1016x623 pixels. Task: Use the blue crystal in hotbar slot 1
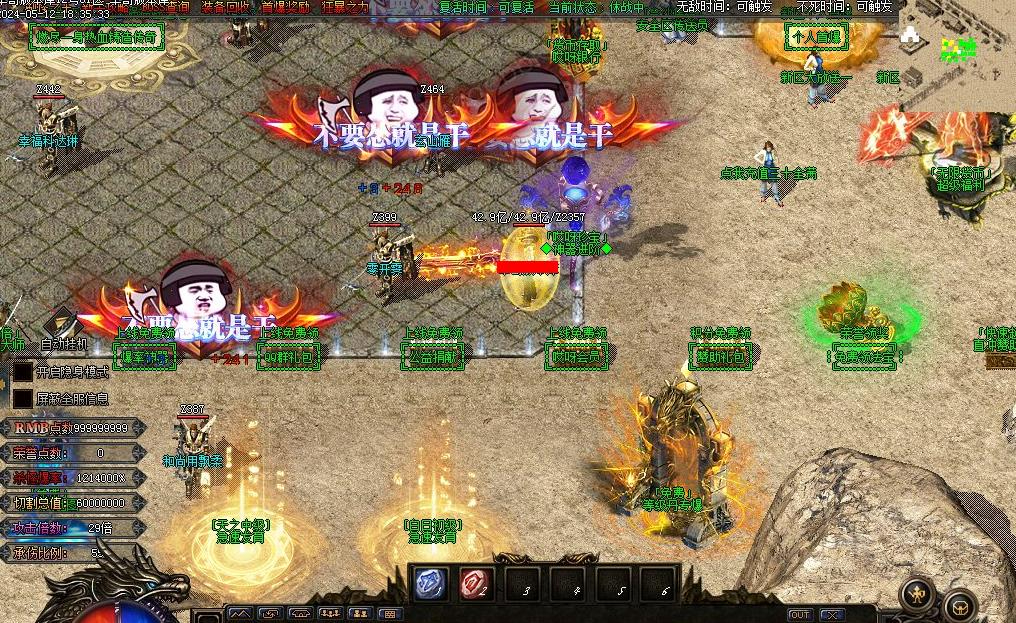coord(431,585)
